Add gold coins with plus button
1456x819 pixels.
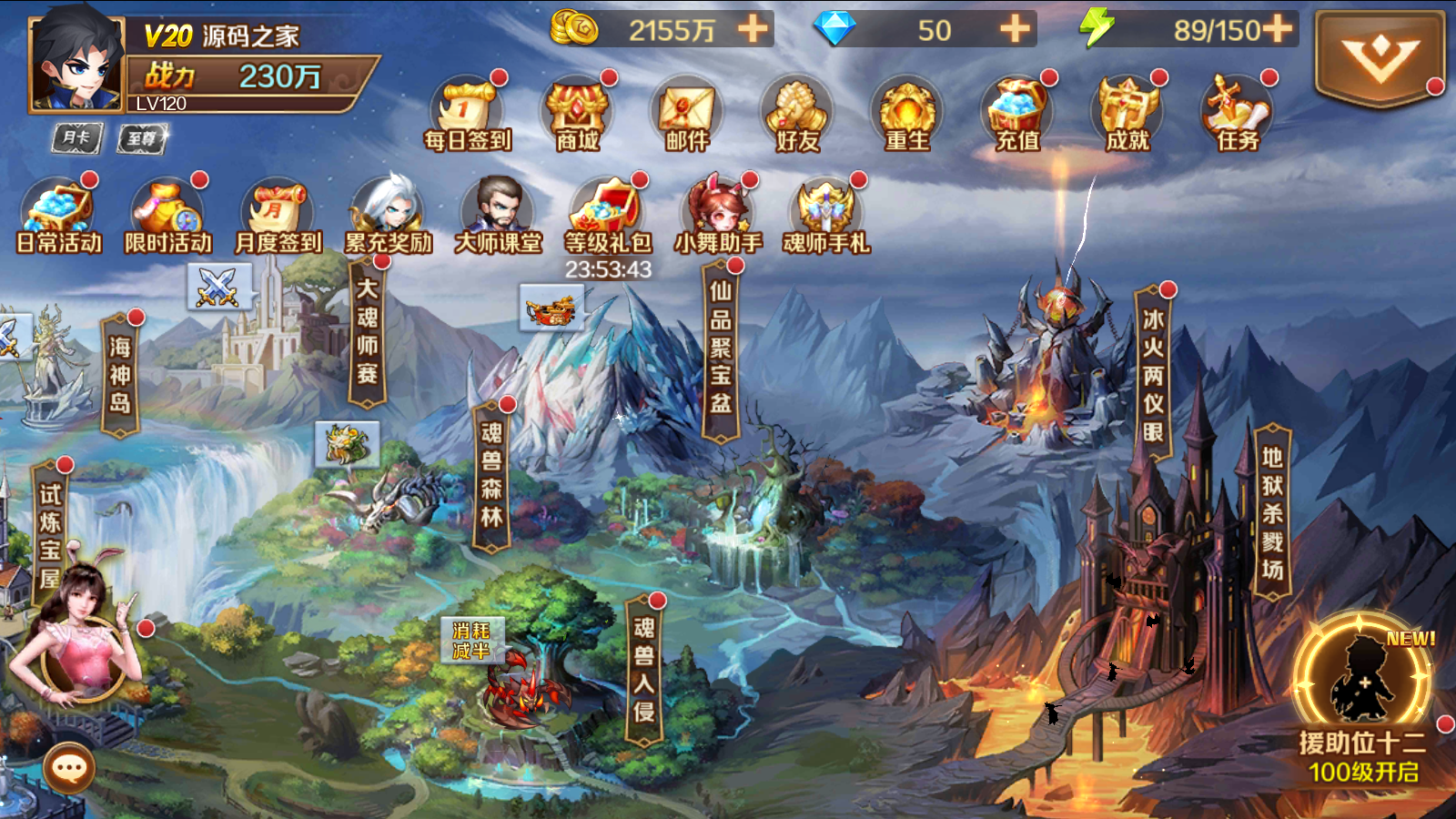point(753,29)
